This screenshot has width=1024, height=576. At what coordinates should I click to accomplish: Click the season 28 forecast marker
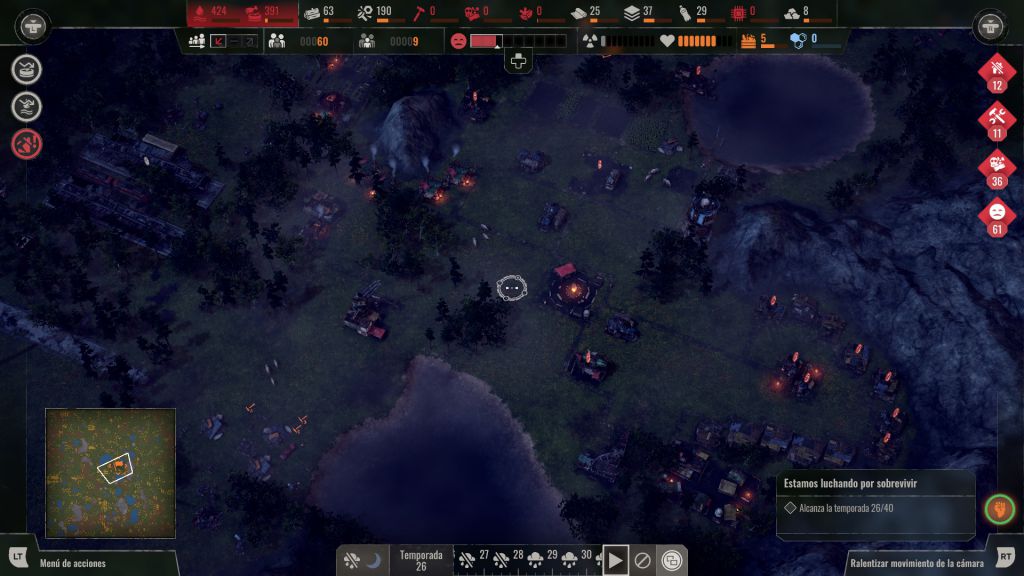[x=511, y=559]
